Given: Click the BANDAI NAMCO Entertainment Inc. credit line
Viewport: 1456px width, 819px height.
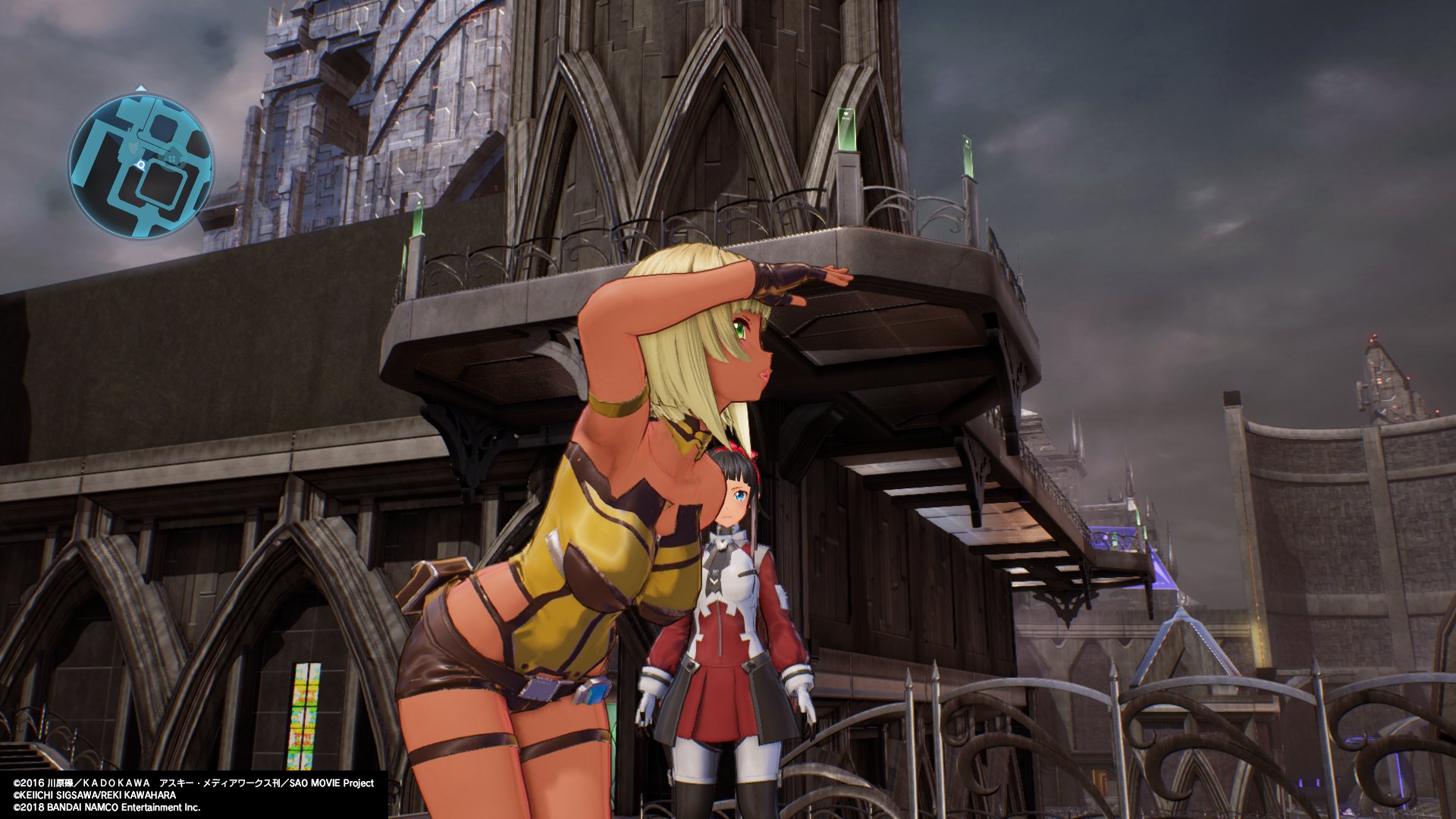Looking at the screenshot, I should click(106, 808).
